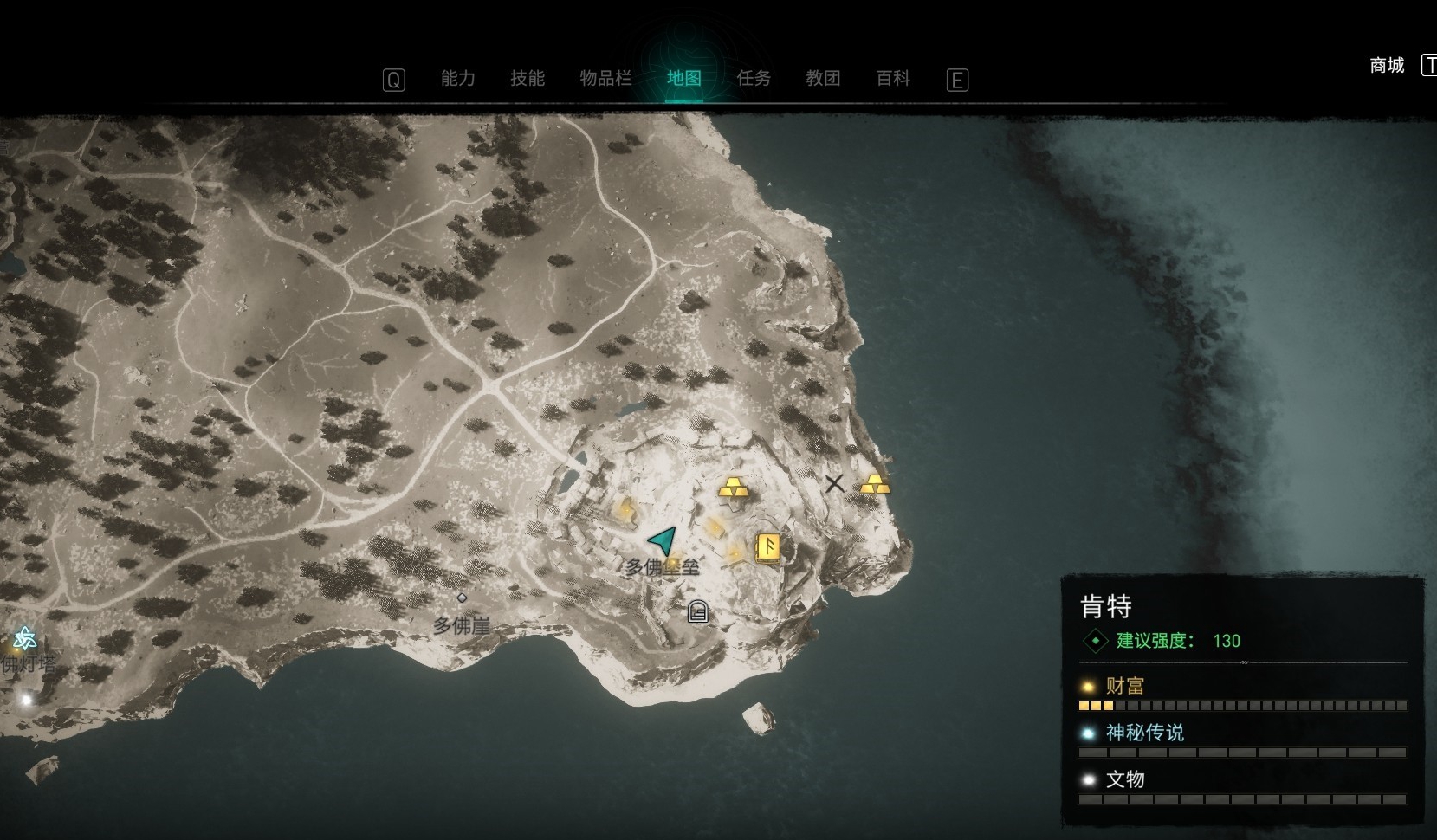
Task: Click the 地图 map tab
Action: click(x=683, y=79)
